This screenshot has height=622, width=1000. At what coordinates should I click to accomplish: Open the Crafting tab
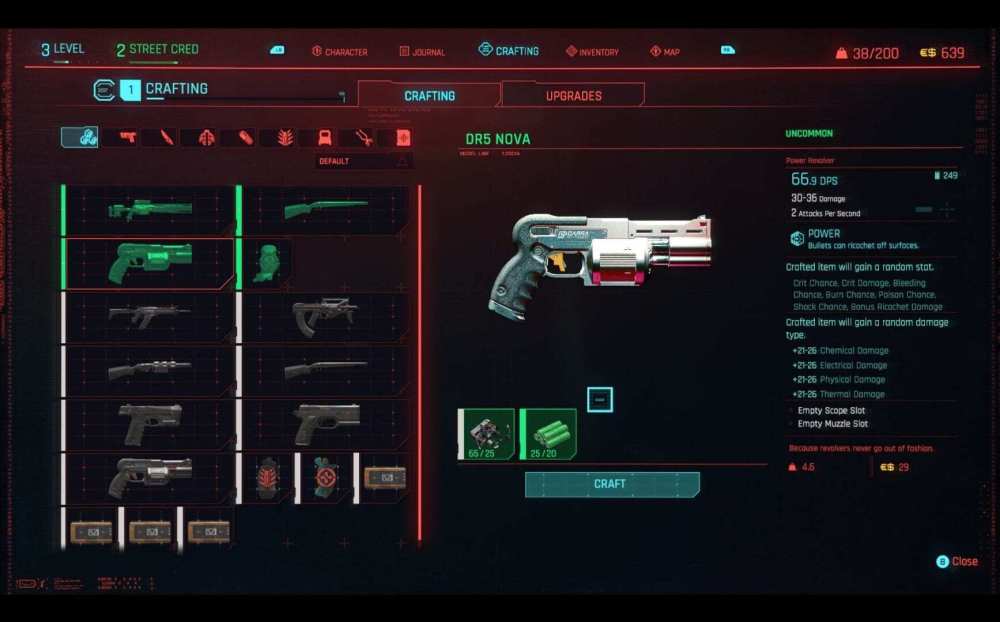coord(429,96)
